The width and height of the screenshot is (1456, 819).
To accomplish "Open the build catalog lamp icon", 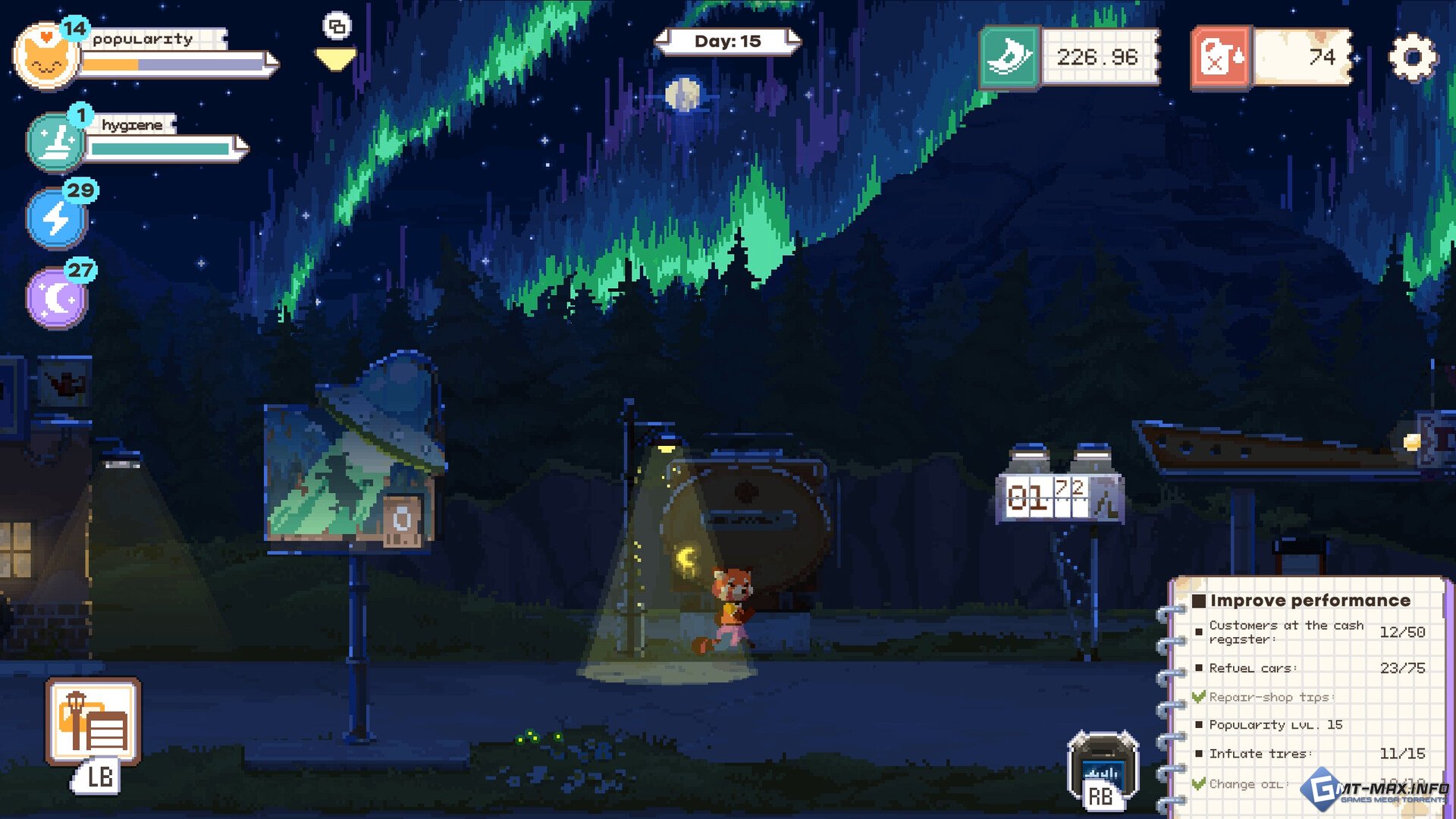I will point(93,721).
